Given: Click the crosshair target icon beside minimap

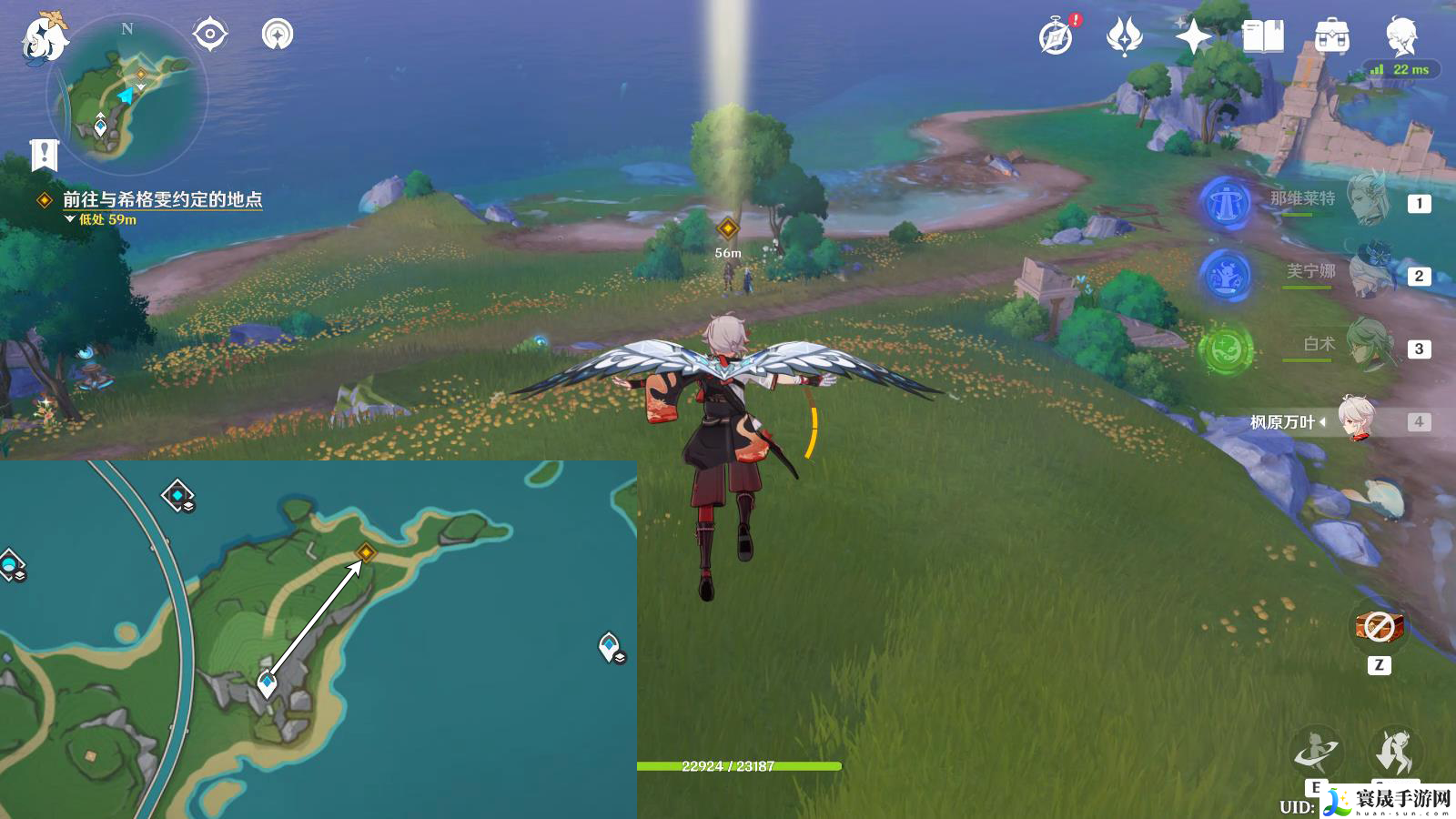Looking at the screenshot, I should point(210,35).
